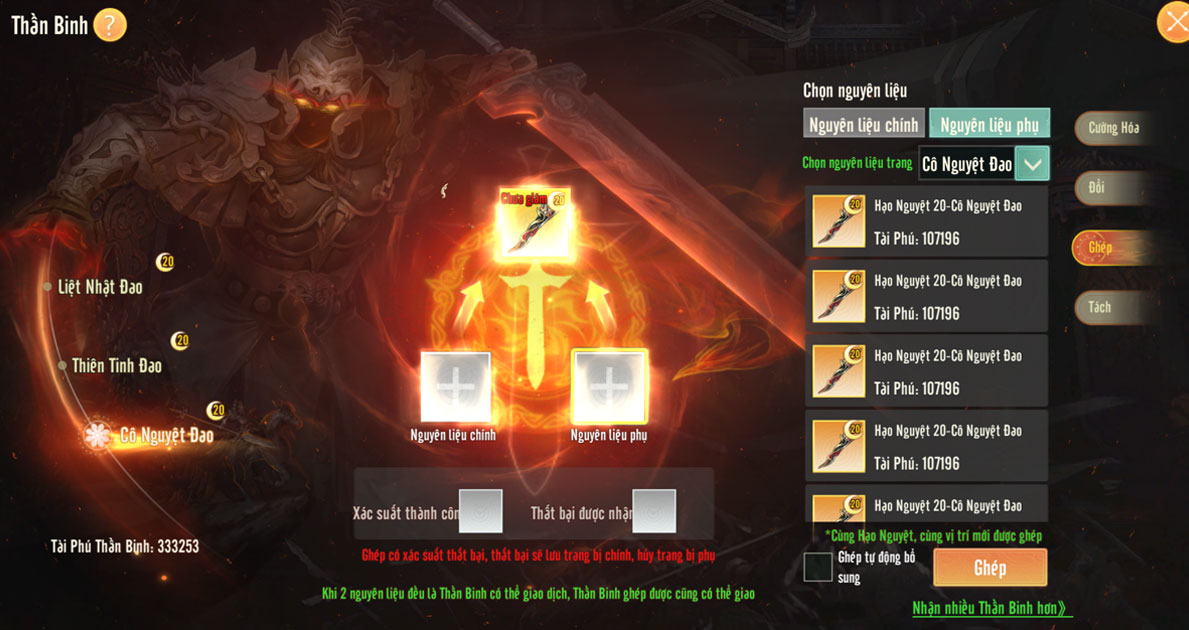Screen dimensions: 1189x630
Task: Switch to Nguyên liệu chính tab
Action: pos(863,124)
